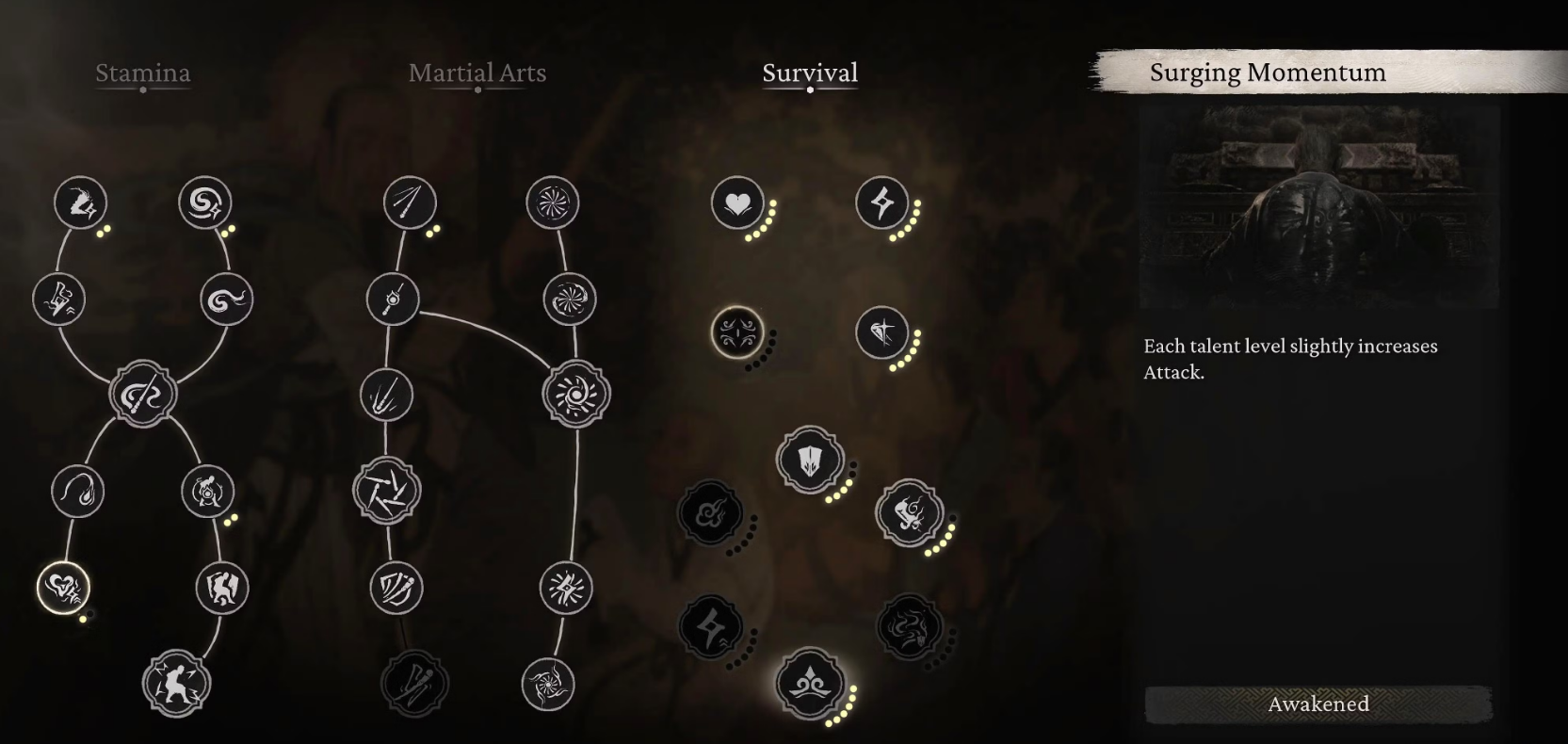
Task: Select the Survival tab
Action: (x=810, y=73)
